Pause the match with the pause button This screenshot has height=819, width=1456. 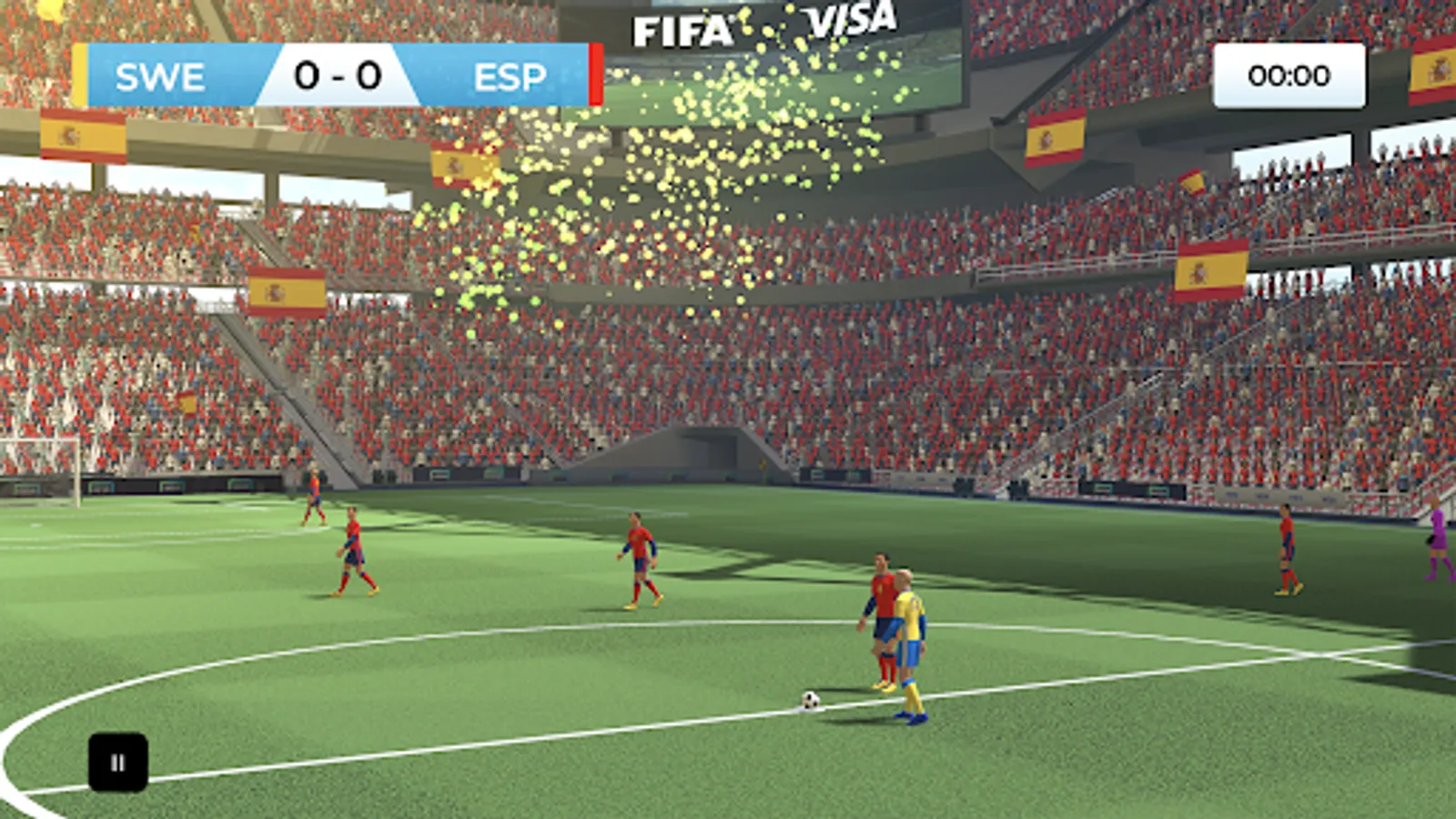pos(117,763)
